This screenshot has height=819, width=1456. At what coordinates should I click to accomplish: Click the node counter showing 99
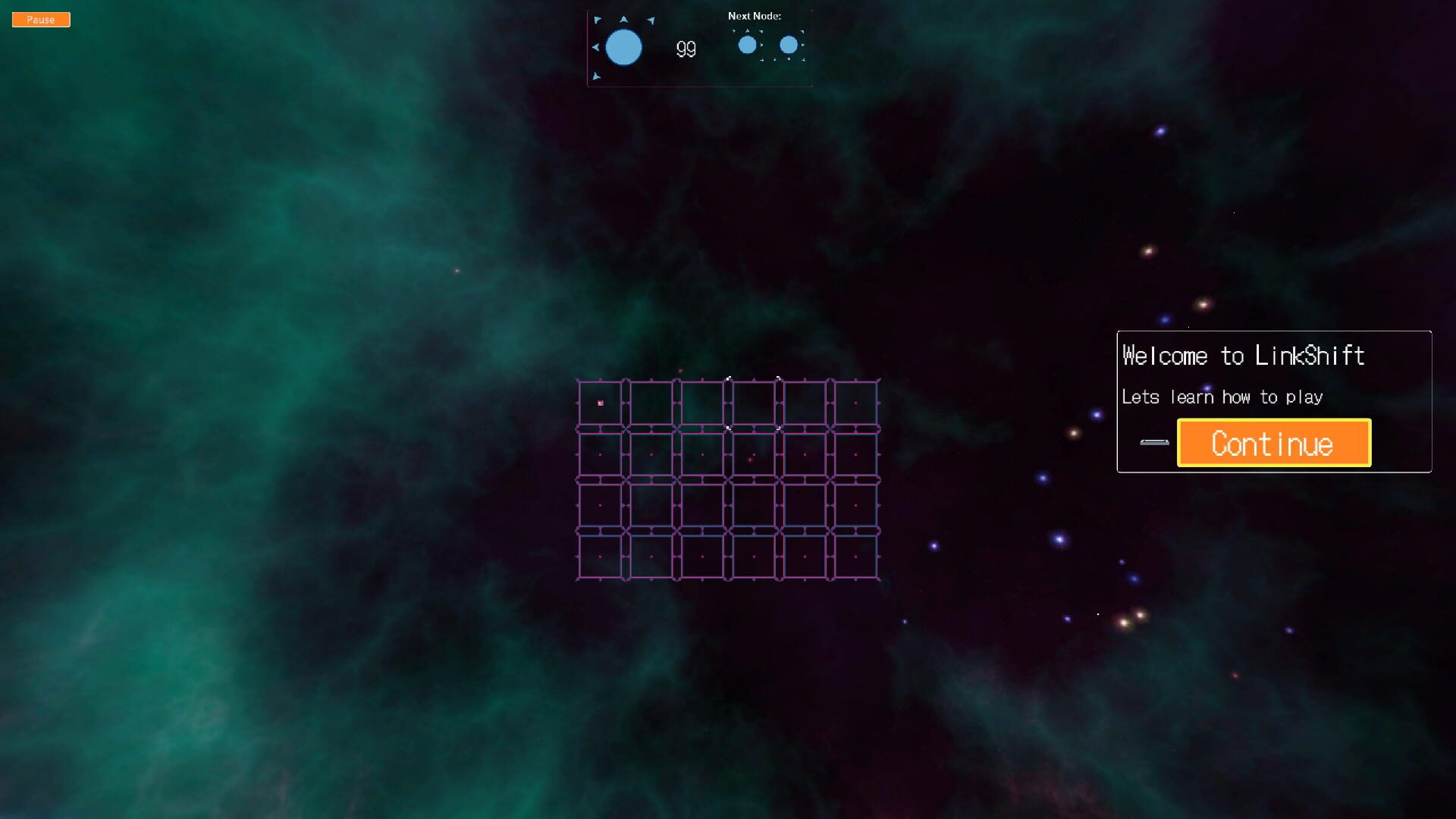pos(685,49)
